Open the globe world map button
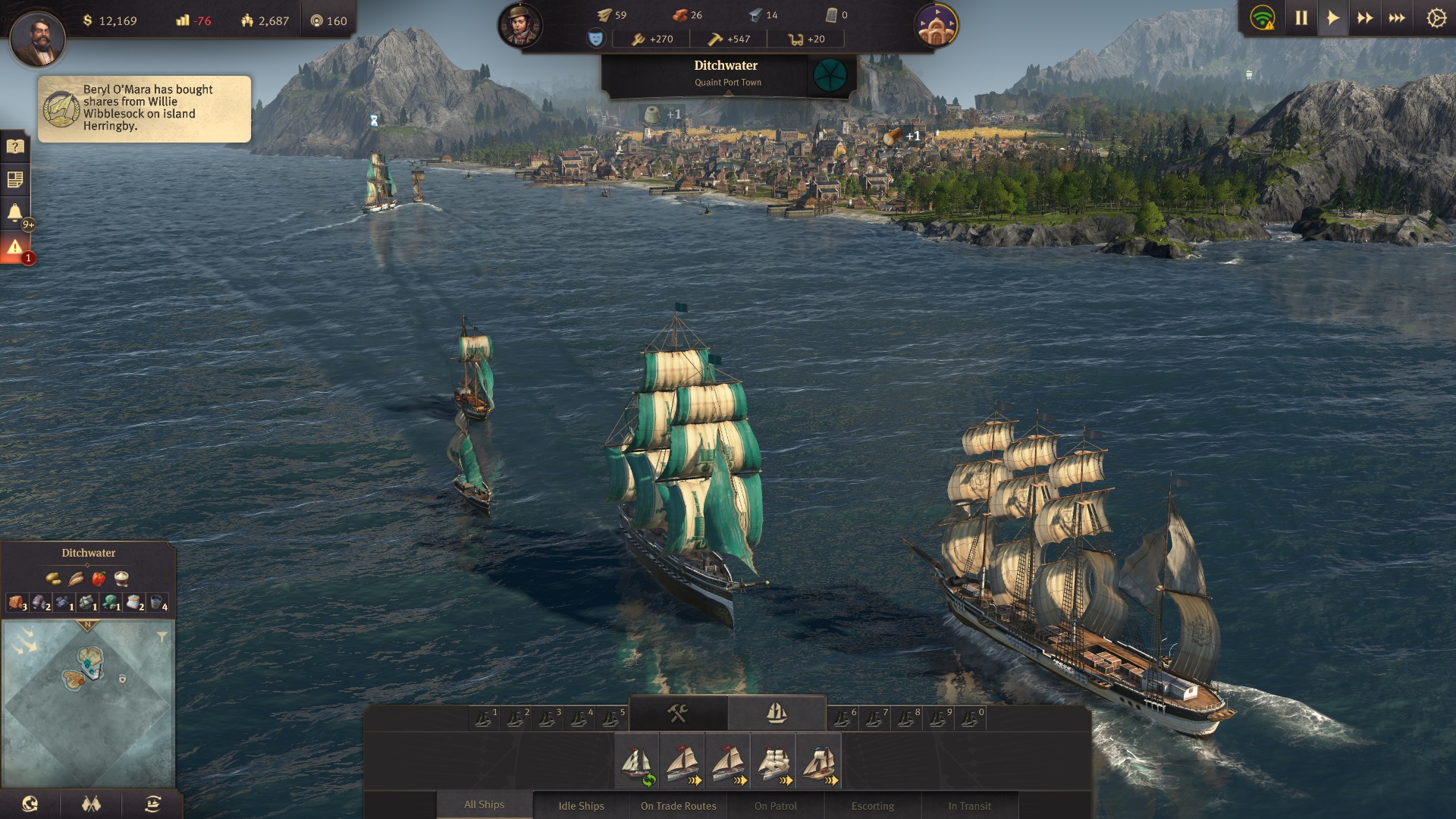 [x=30, y=804]
